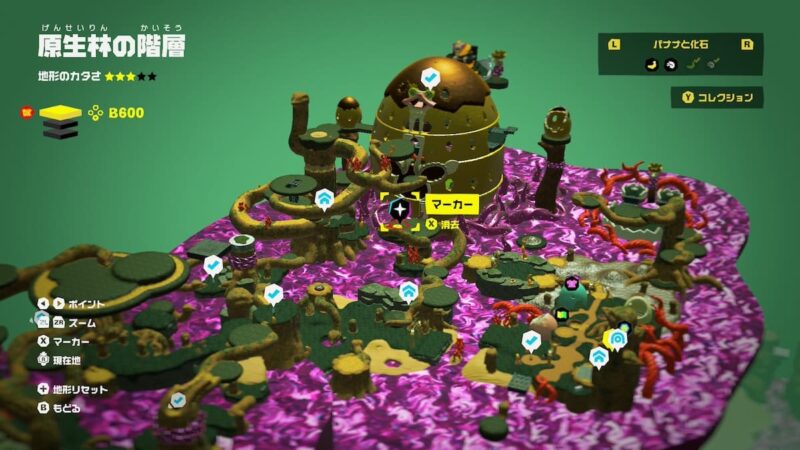The image size is (800, 450).
Task: Click the バナナと化石 category header
Action: pos(680,44)
